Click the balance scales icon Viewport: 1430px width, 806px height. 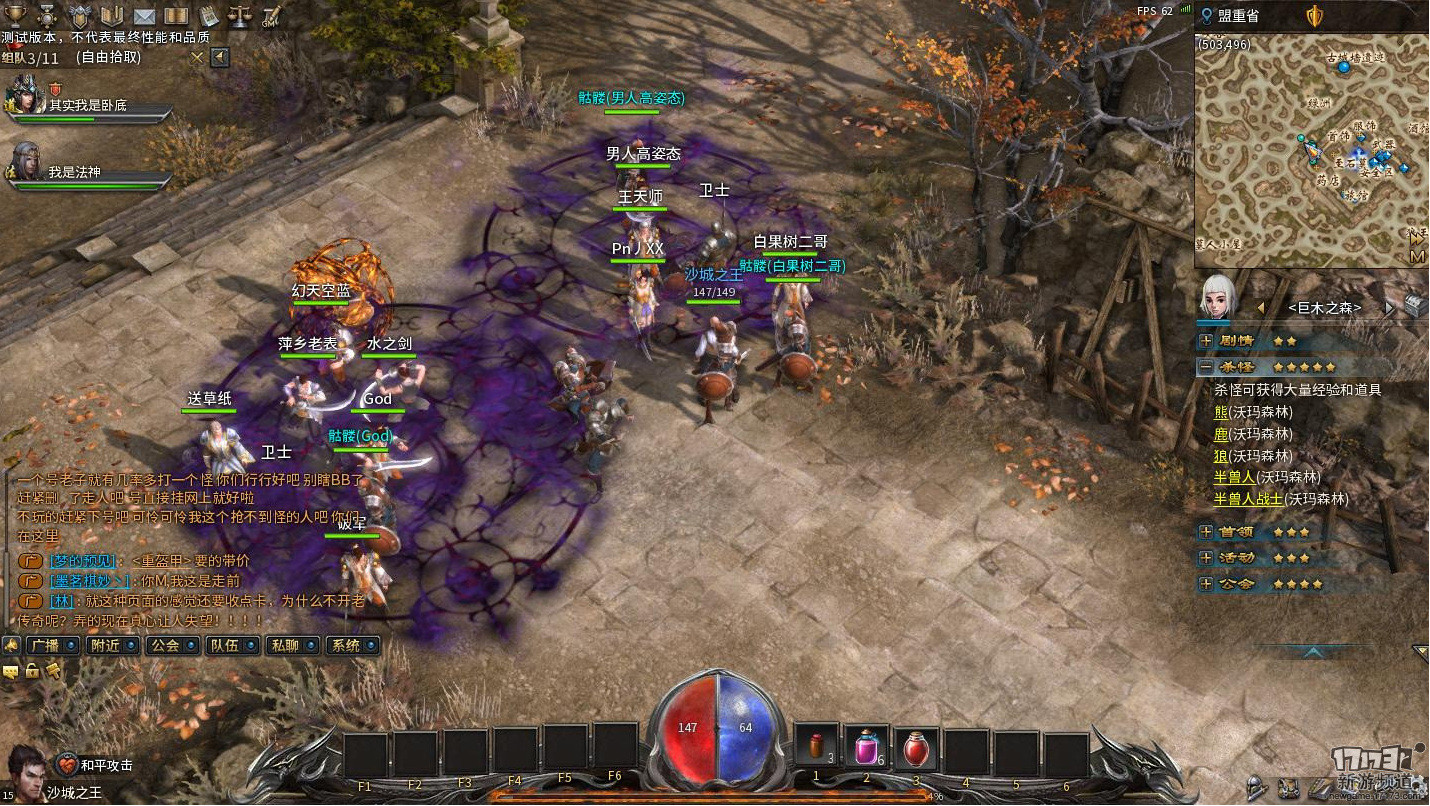pos(240,15)
